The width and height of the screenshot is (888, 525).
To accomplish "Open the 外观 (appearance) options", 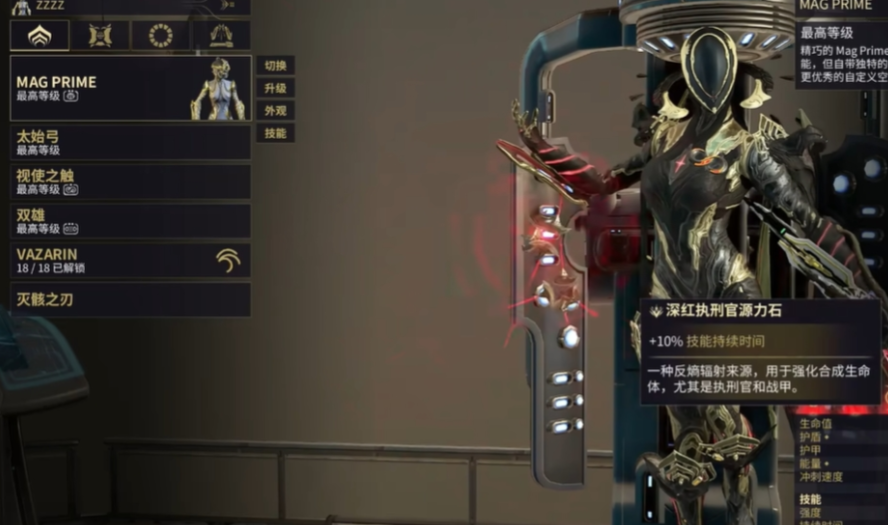I will pos(275,111).
